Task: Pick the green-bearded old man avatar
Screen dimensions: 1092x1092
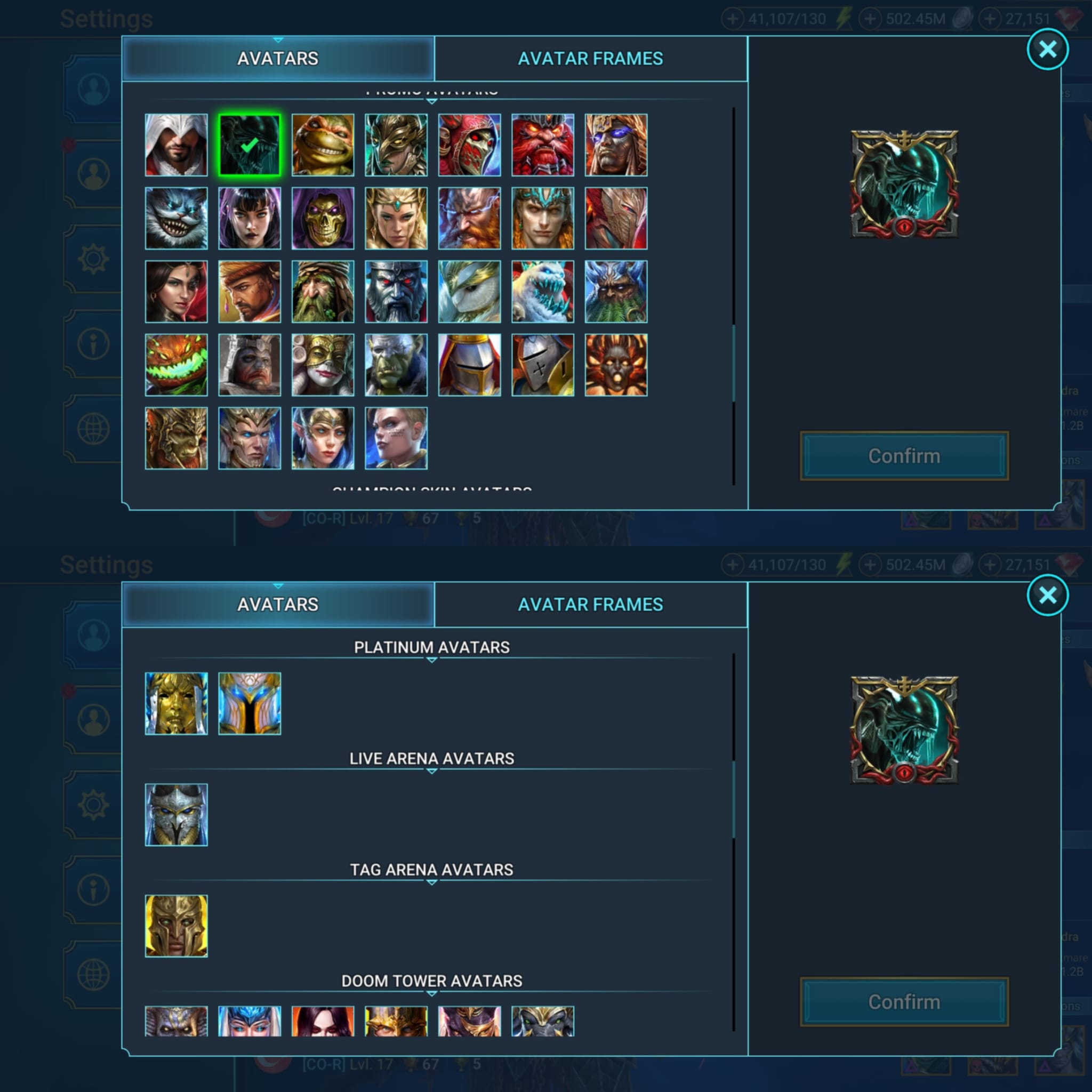Action: point(323,292)
